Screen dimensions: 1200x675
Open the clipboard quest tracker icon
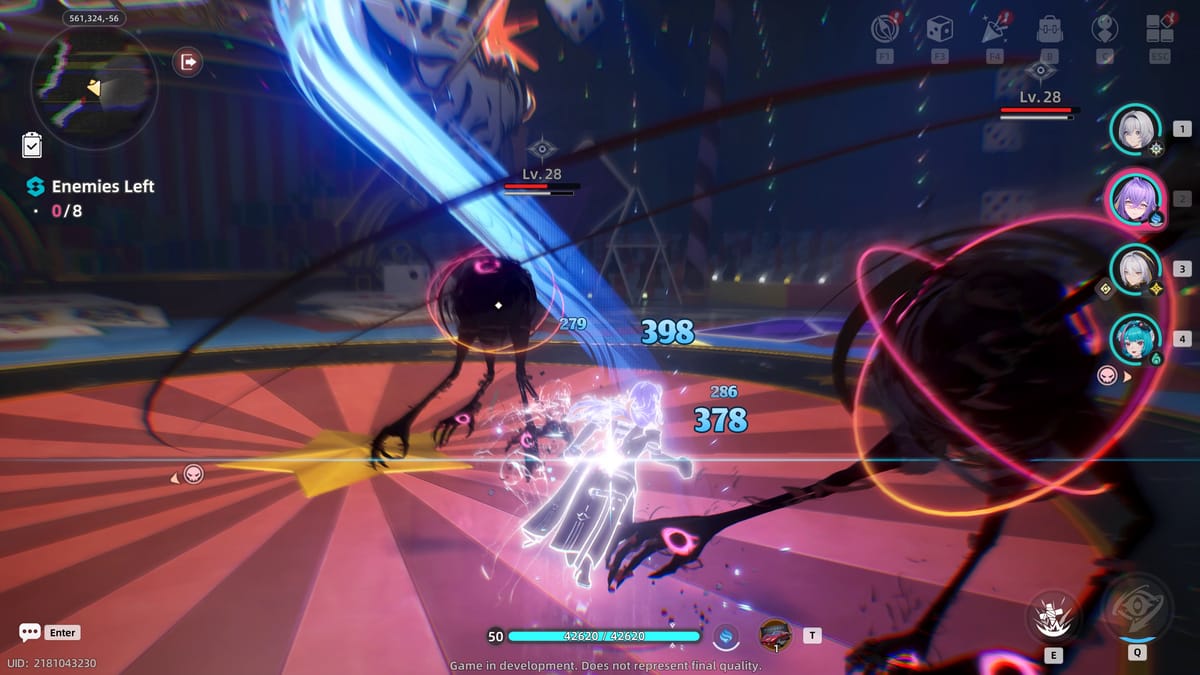32,146
